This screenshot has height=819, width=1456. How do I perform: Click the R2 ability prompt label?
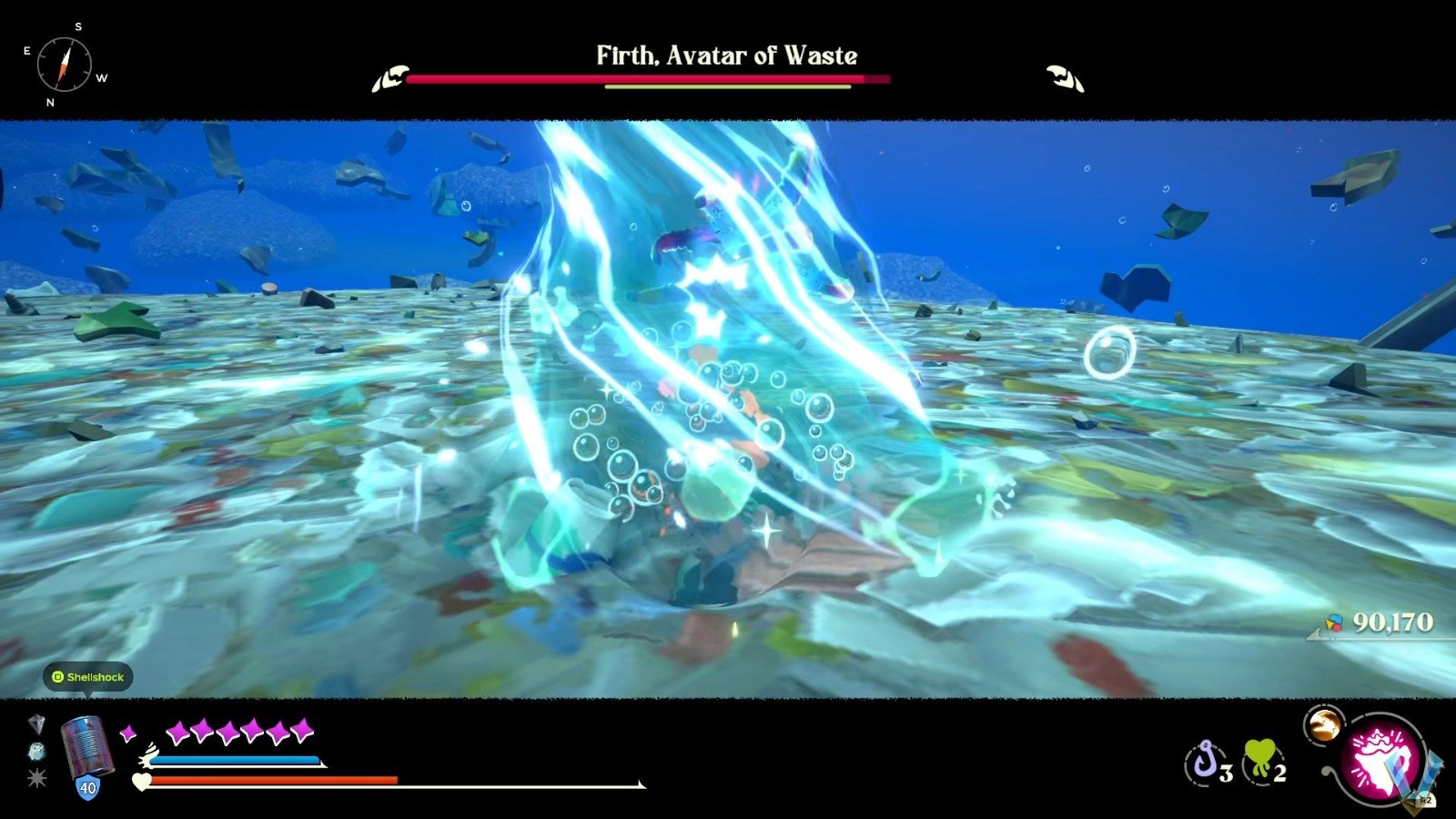click(x=1425, y=799)
